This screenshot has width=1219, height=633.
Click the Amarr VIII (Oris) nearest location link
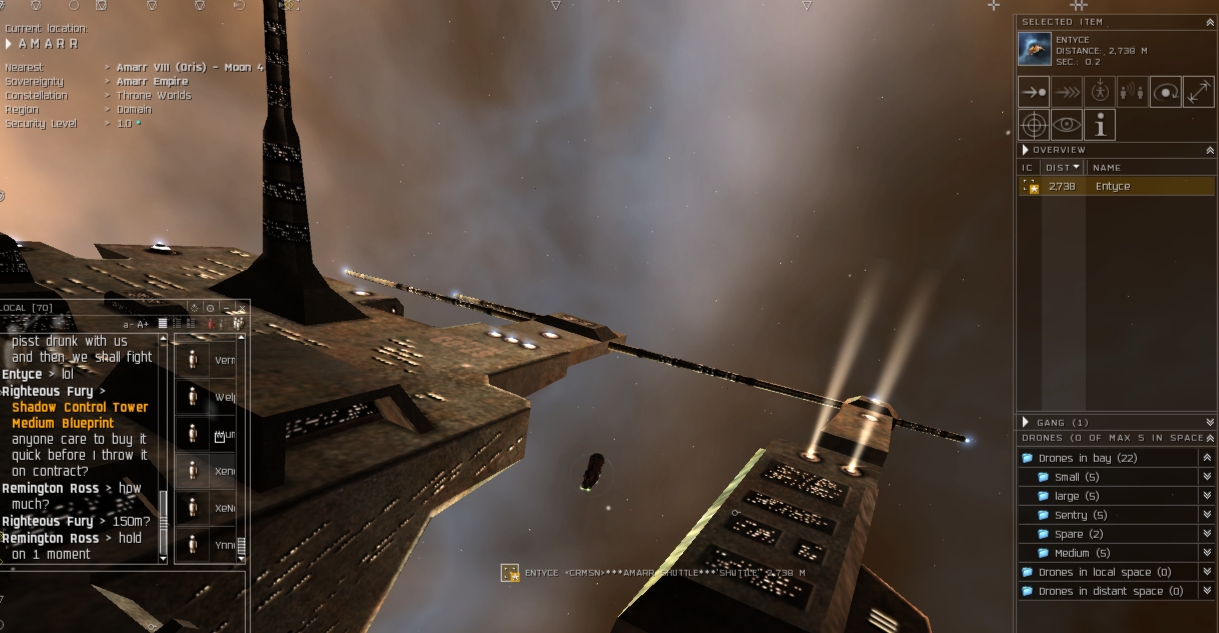[189, 68]
